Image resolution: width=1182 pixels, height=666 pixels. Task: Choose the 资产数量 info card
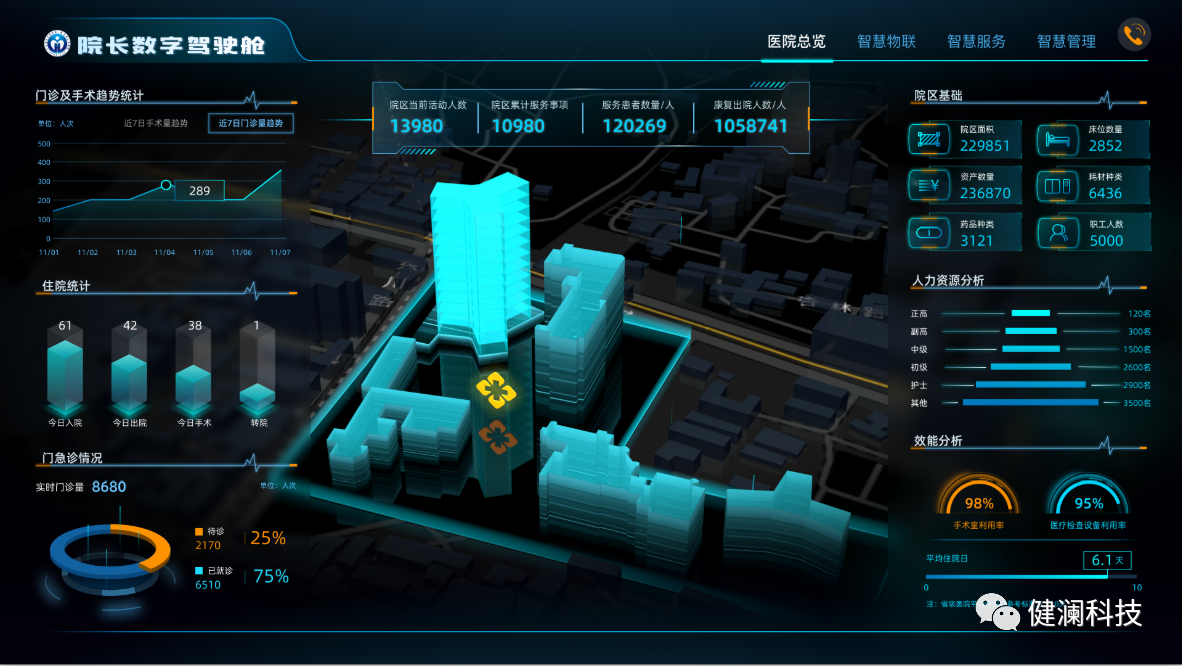click(965, 186)
